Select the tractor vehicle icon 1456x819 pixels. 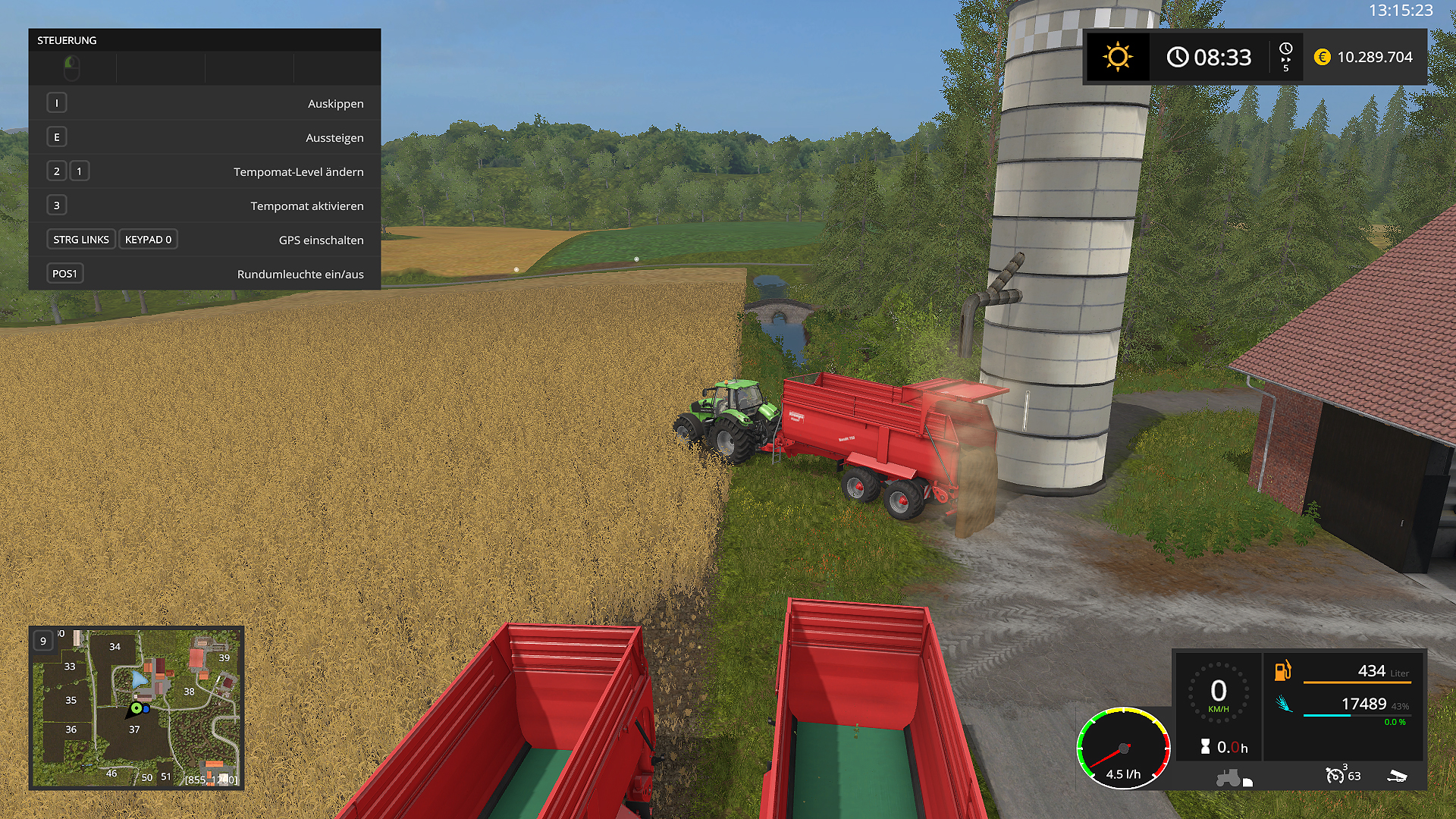tap(1228, 778)
